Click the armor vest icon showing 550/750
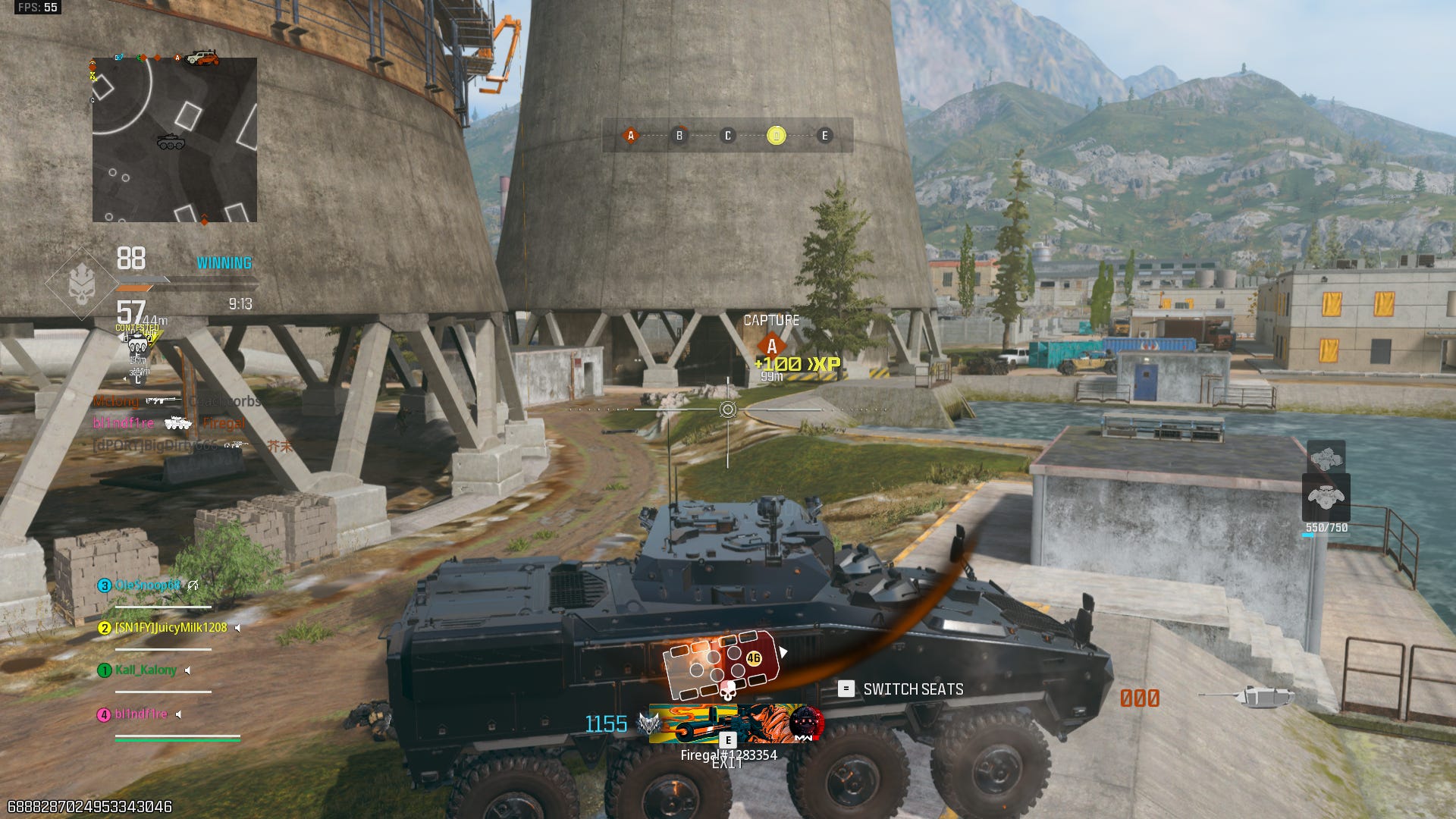This screenshot has width=1456, height=819. coord(1326,497)
